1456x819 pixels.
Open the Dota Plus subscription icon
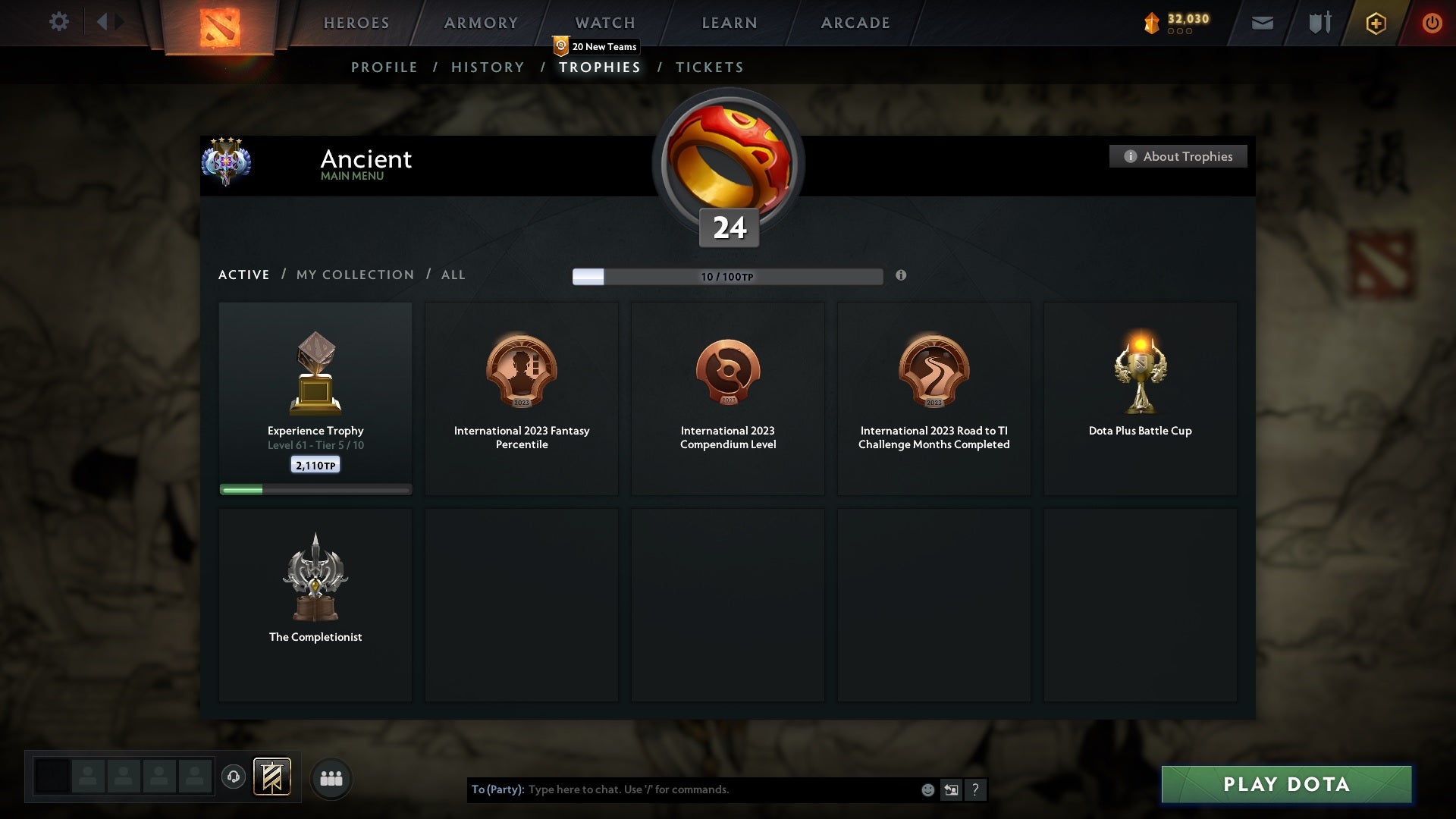(x=1375, y=23)
